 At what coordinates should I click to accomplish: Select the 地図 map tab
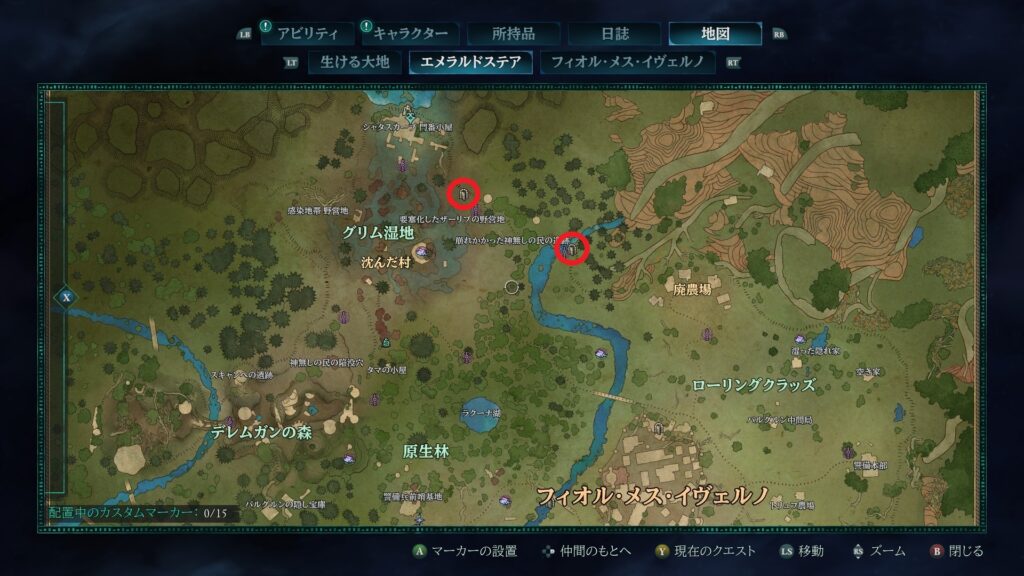pos(714,34)
